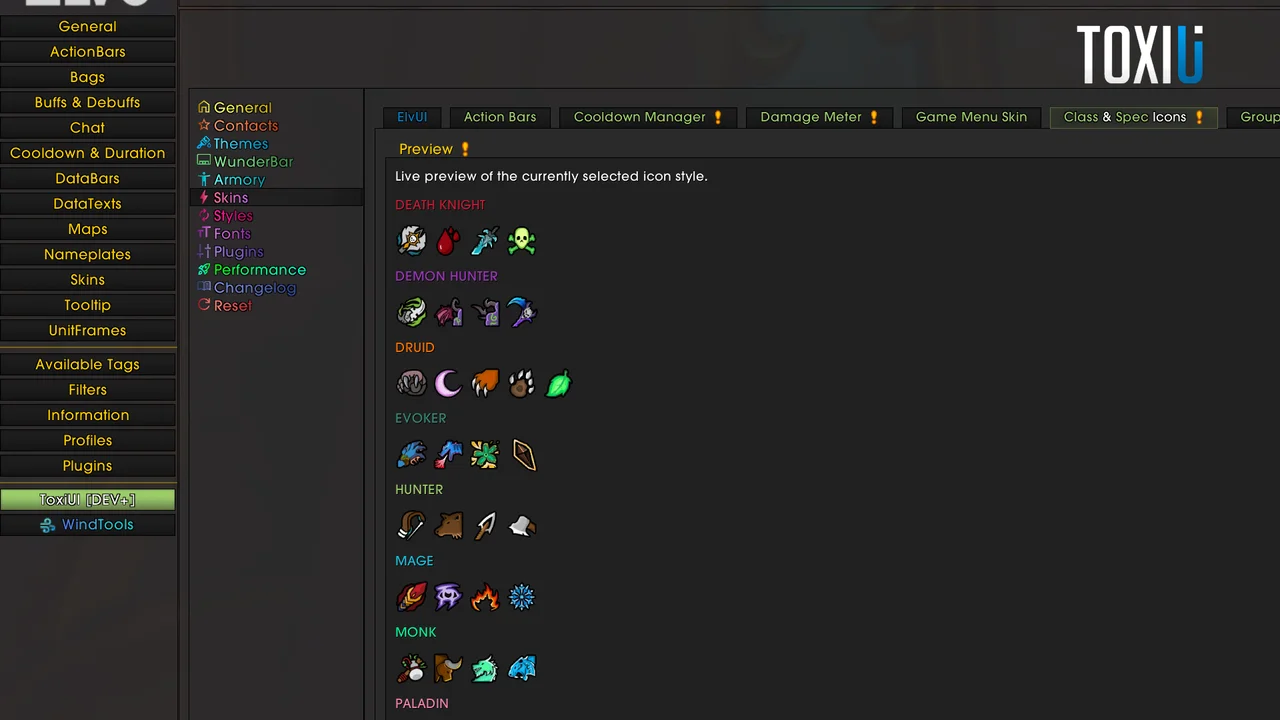Open the Game Menu Skin tab
Screen dimensions: 1280x720
[971, 117]
